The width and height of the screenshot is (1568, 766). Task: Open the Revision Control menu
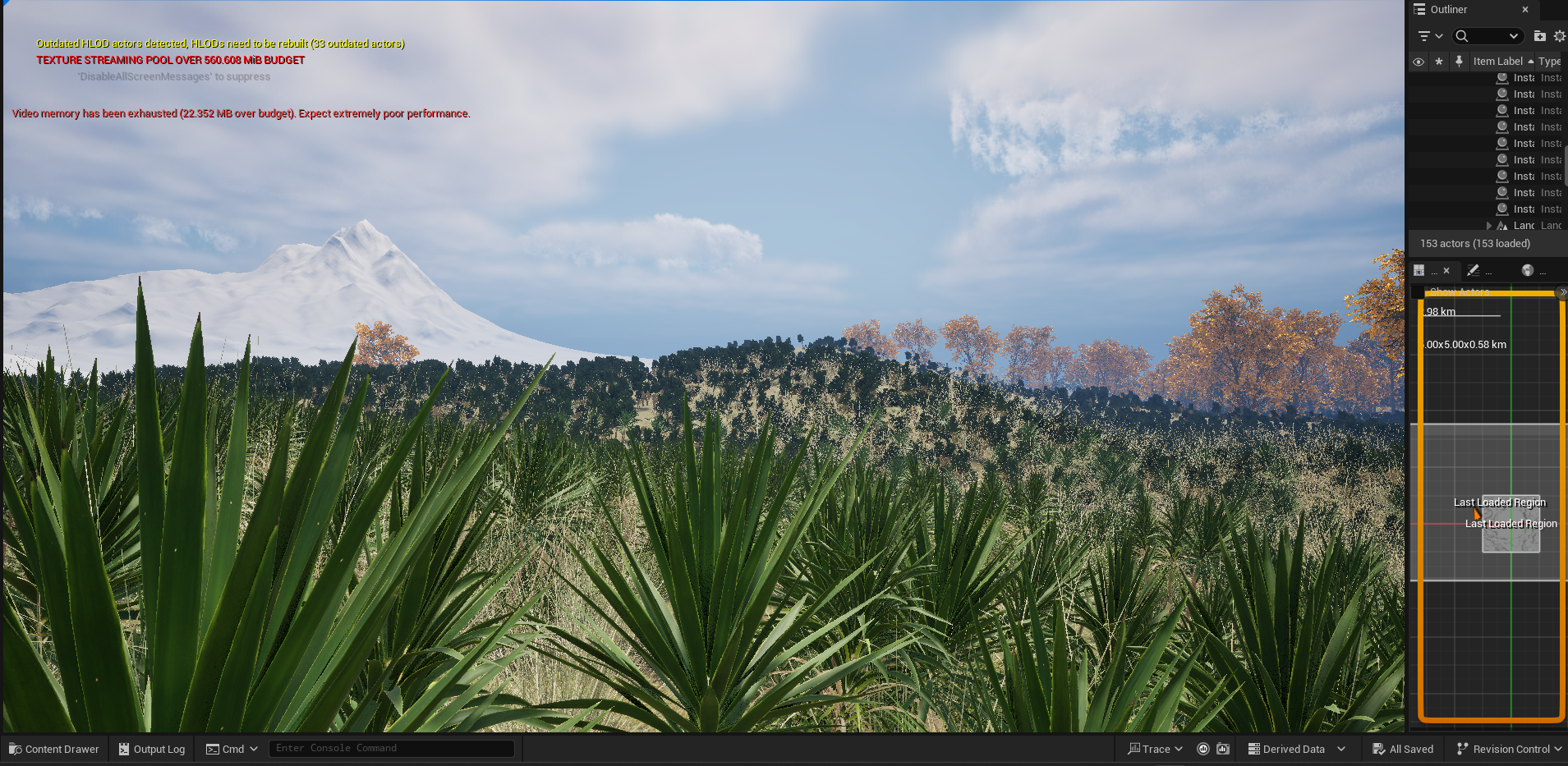1509,749
